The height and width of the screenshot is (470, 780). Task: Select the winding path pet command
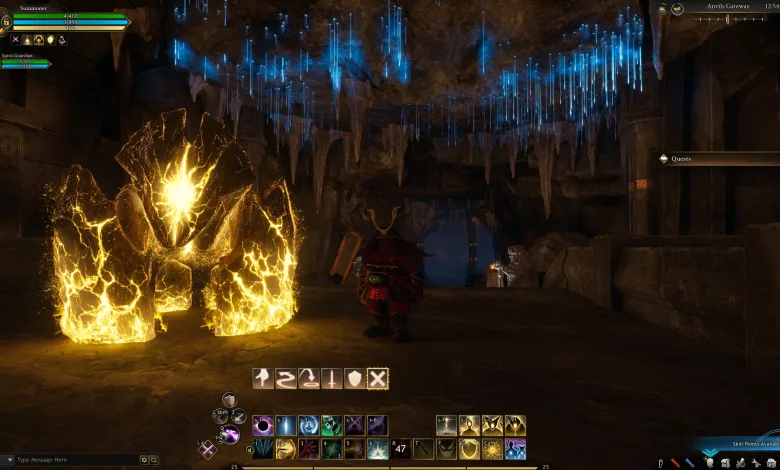tap(285, 378)
